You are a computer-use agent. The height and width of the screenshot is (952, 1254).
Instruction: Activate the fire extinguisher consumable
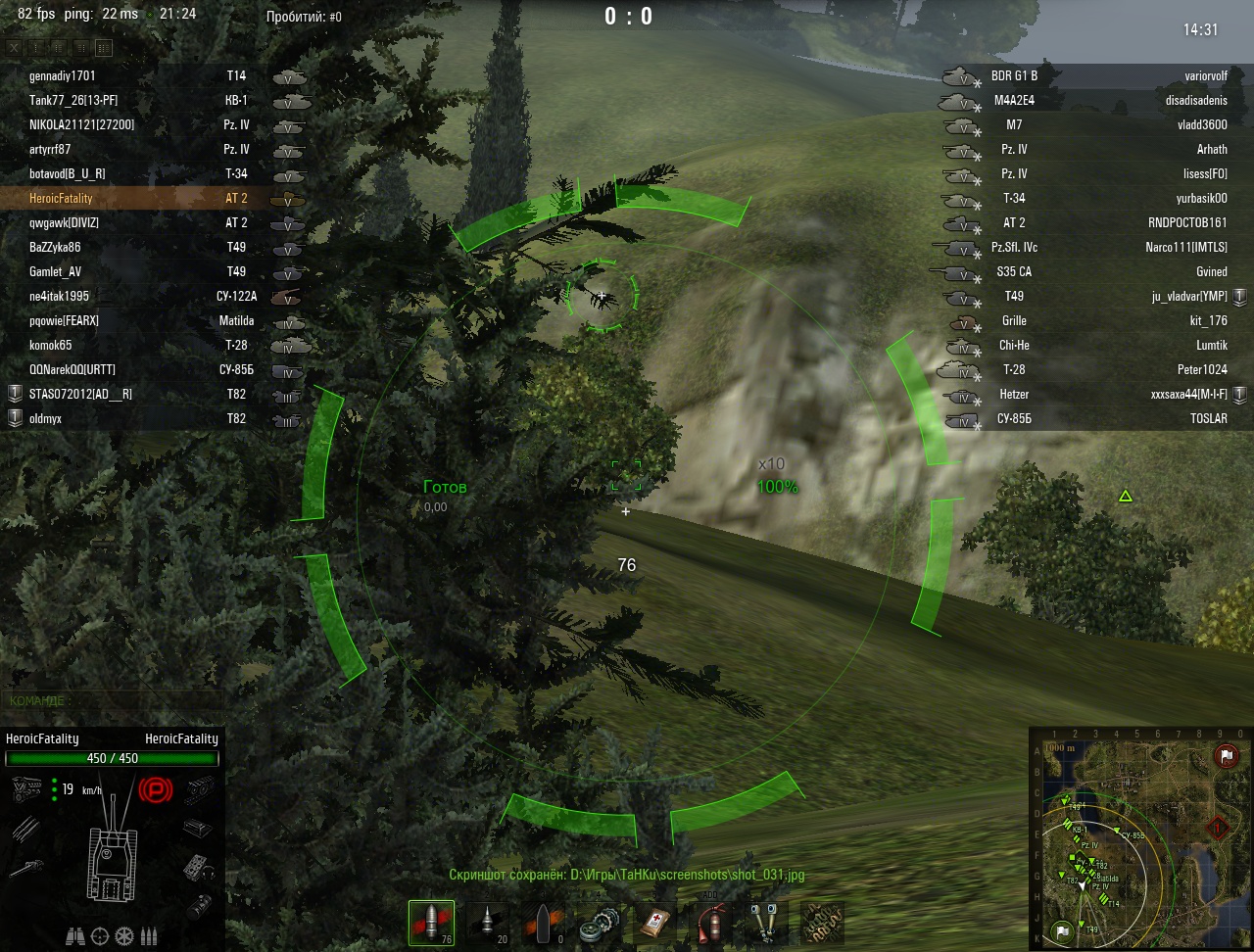pos(710,923)
